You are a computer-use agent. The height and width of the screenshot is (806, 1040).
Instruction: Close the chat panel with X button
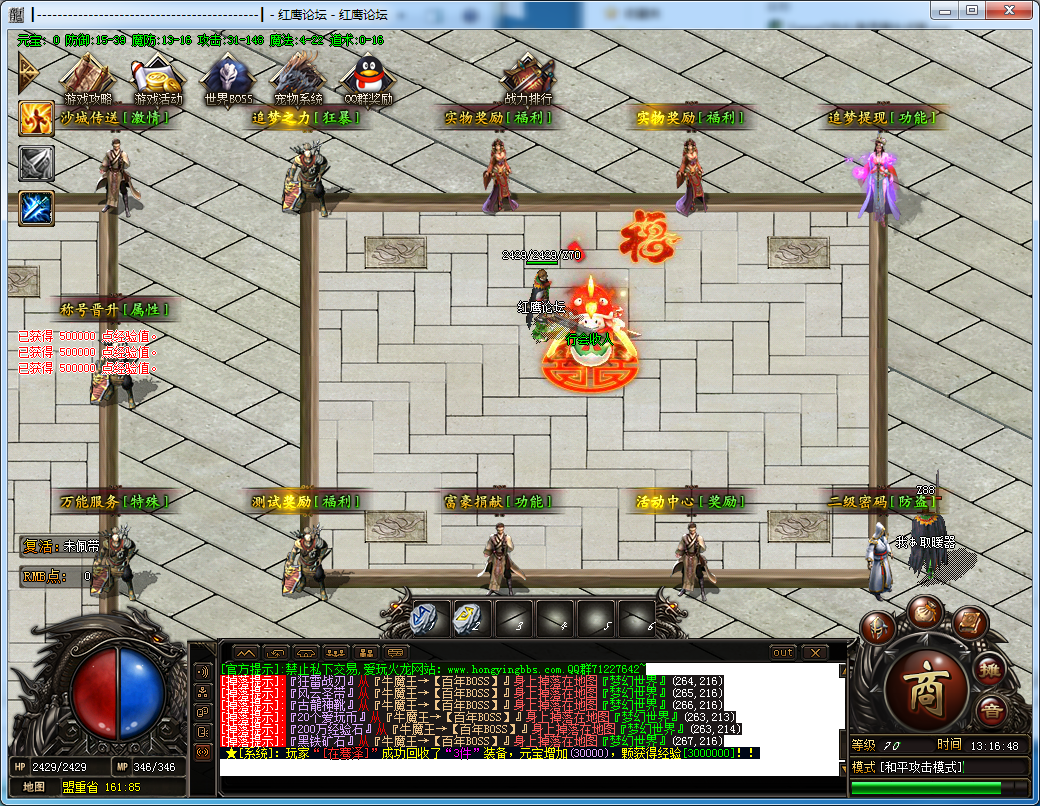[815, 653]
